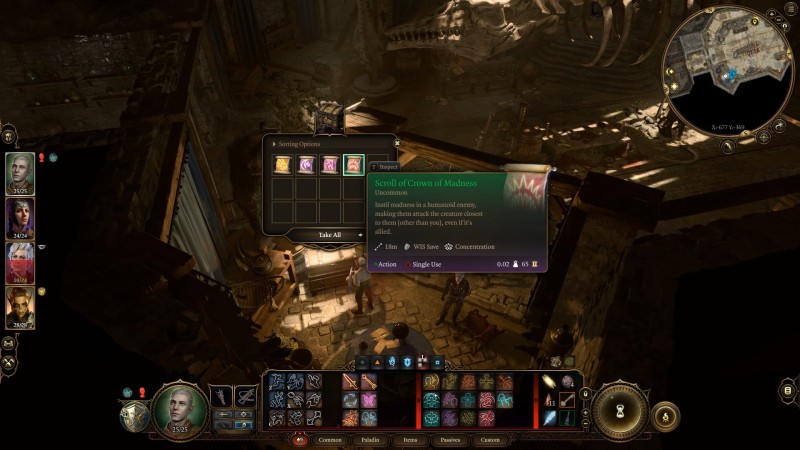Viewport: 800px width, 450px height.
Task: Show the Items hotbar tab
Action: click(410, 439)
